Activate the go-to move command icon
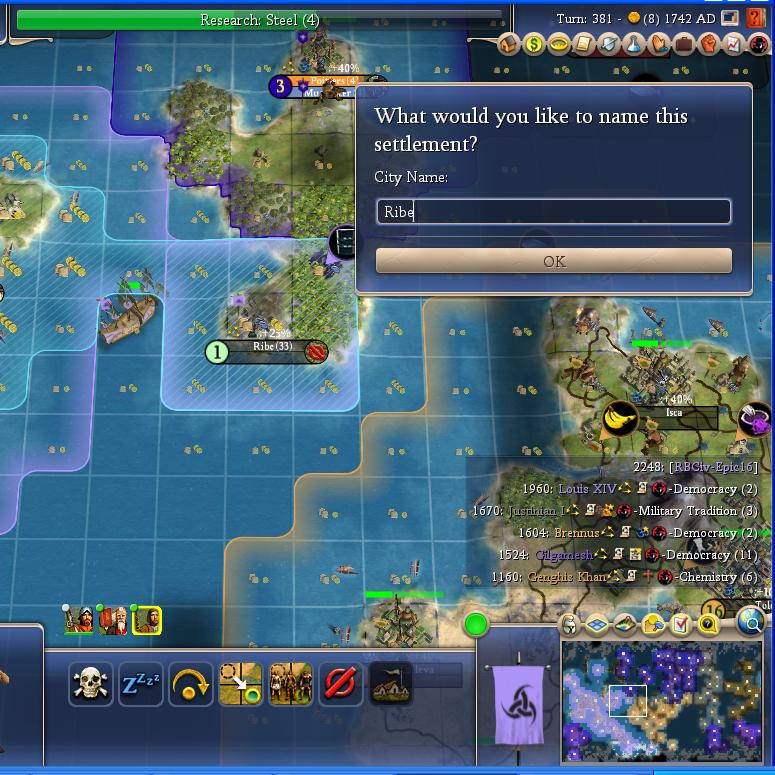The image size is (775, 775). click(241, 684)
